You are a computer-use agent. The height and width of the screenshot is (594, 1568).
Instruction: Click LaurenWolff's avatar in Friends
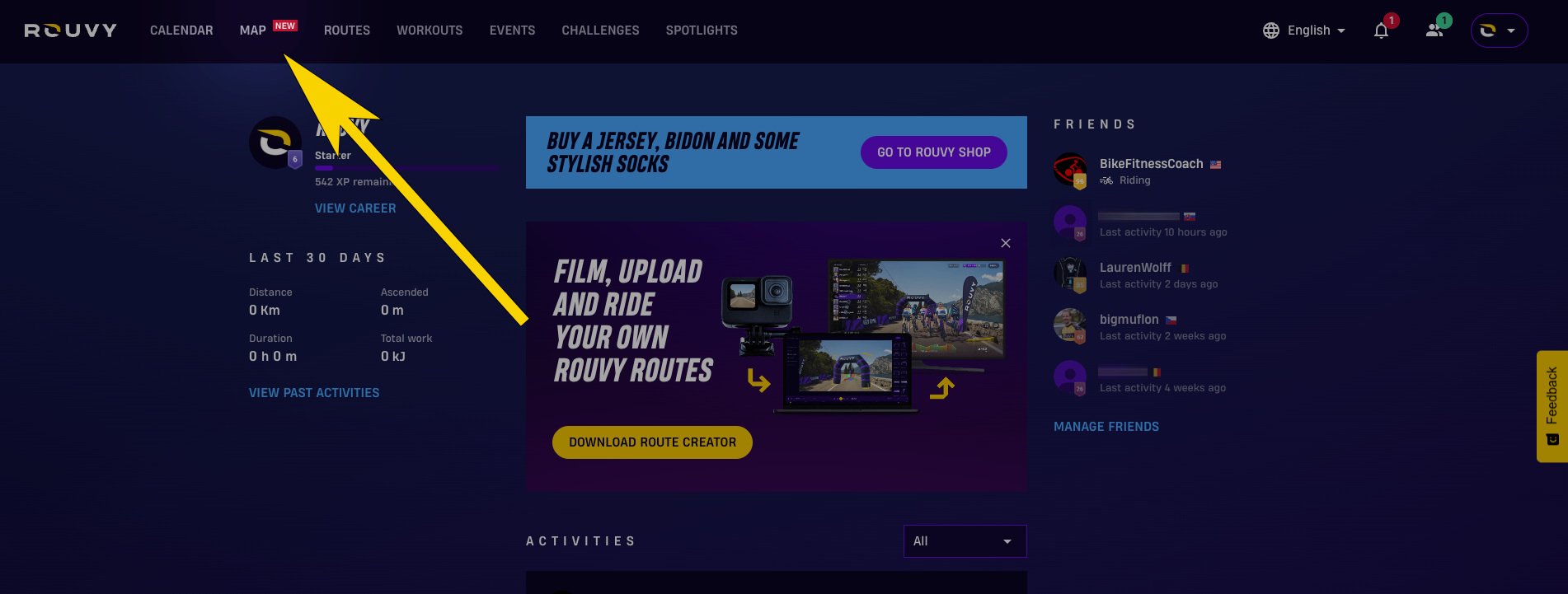(x=1069, y=275)
